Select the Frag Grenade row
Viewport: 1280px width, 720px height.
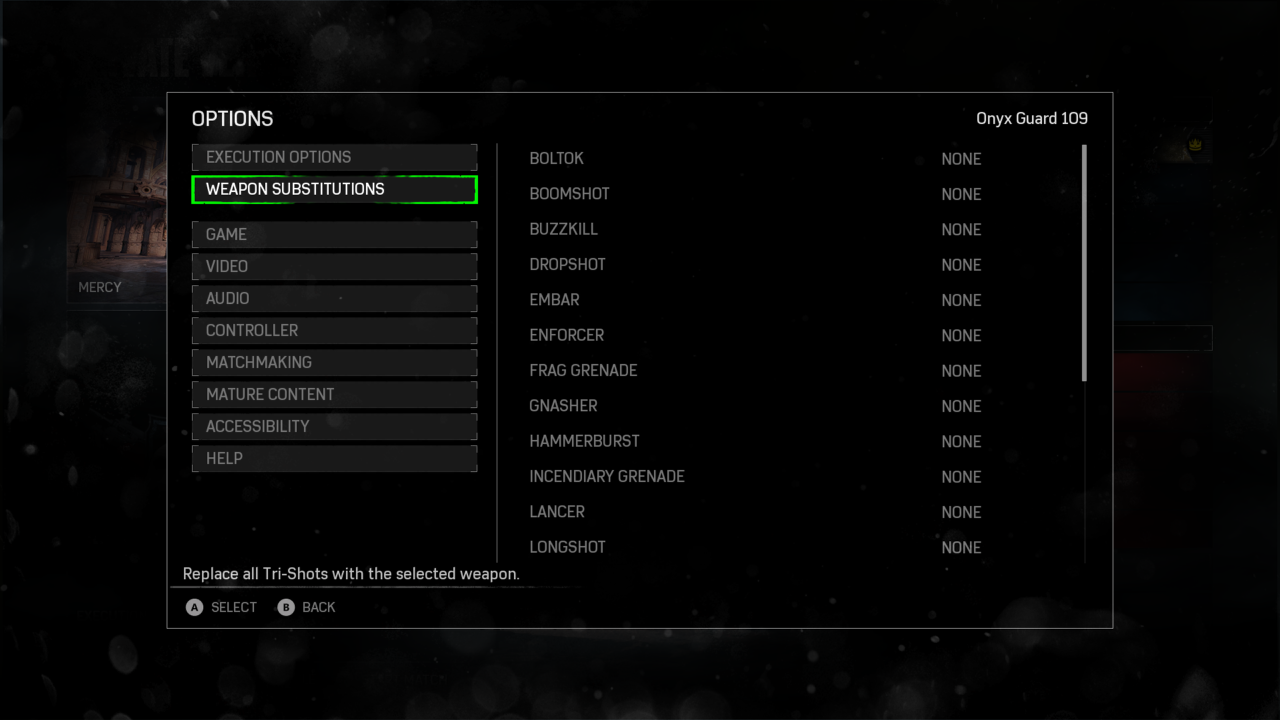point(755,371)
